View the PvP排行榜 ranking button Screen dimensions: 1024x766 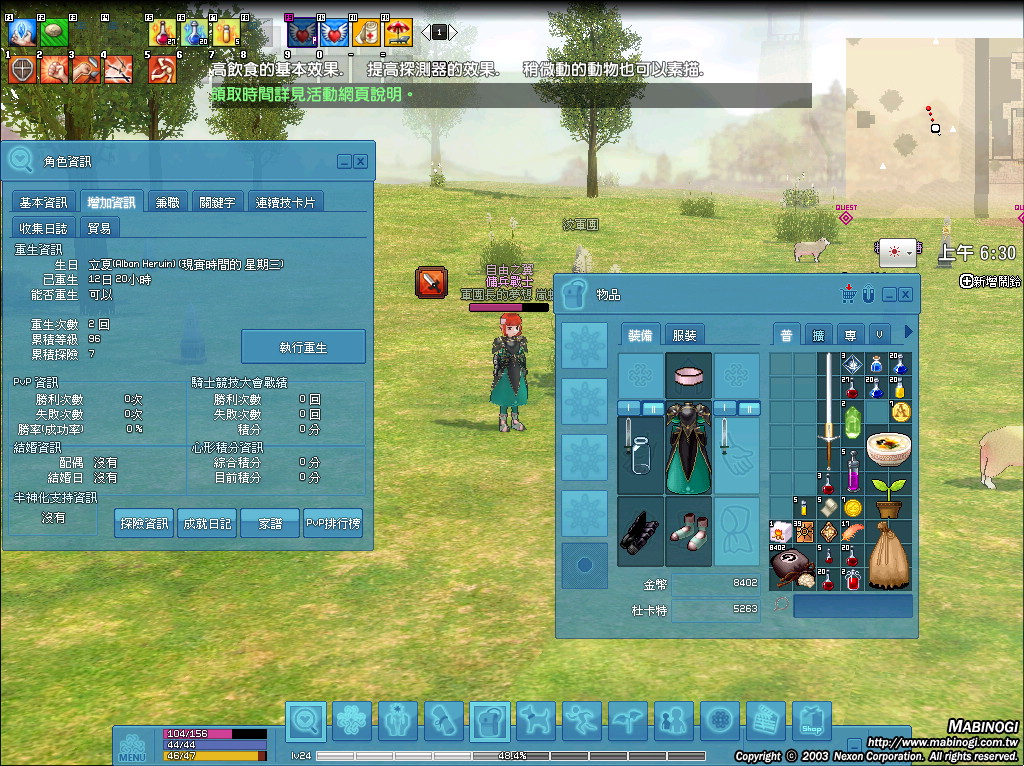pos(333,523)
